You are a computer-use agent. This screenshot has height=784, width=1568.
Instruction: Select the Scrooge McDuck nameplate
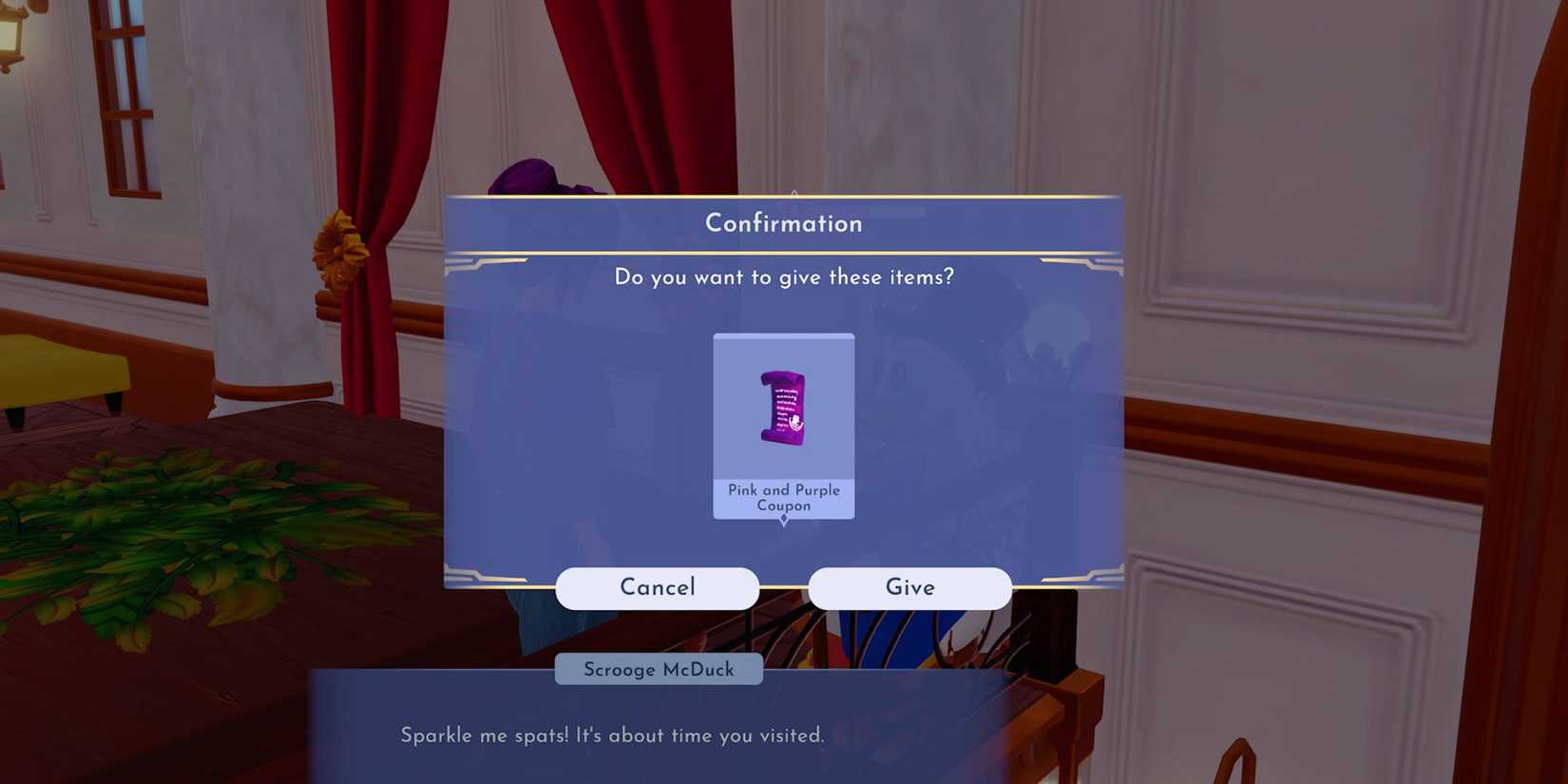coord(659,669)
